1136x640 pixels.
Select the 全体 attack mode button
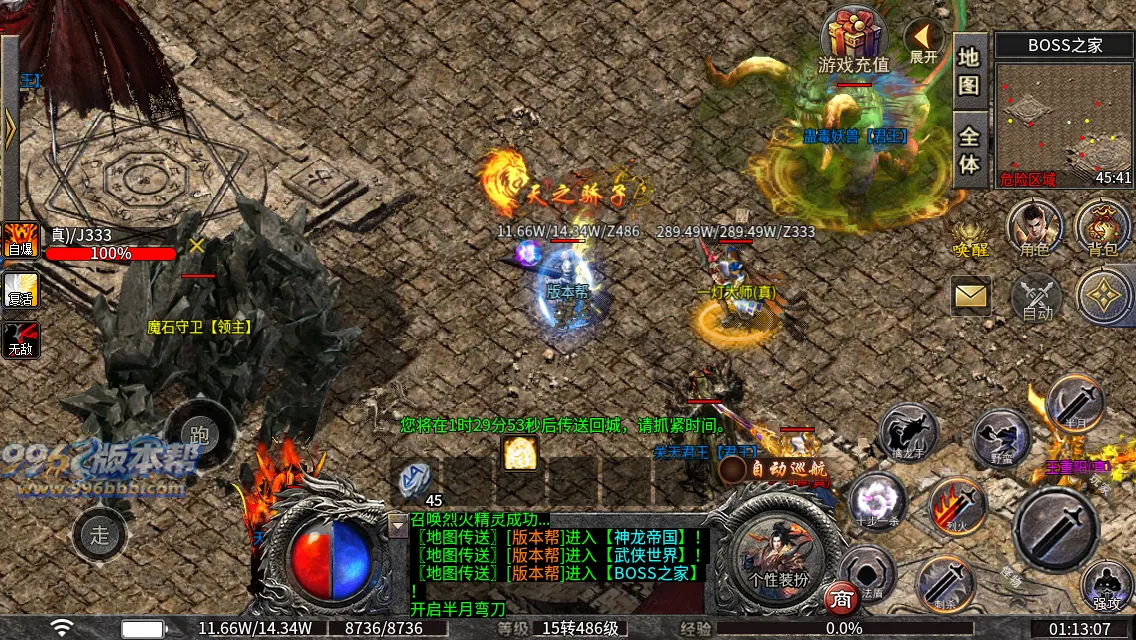[968, 149]
